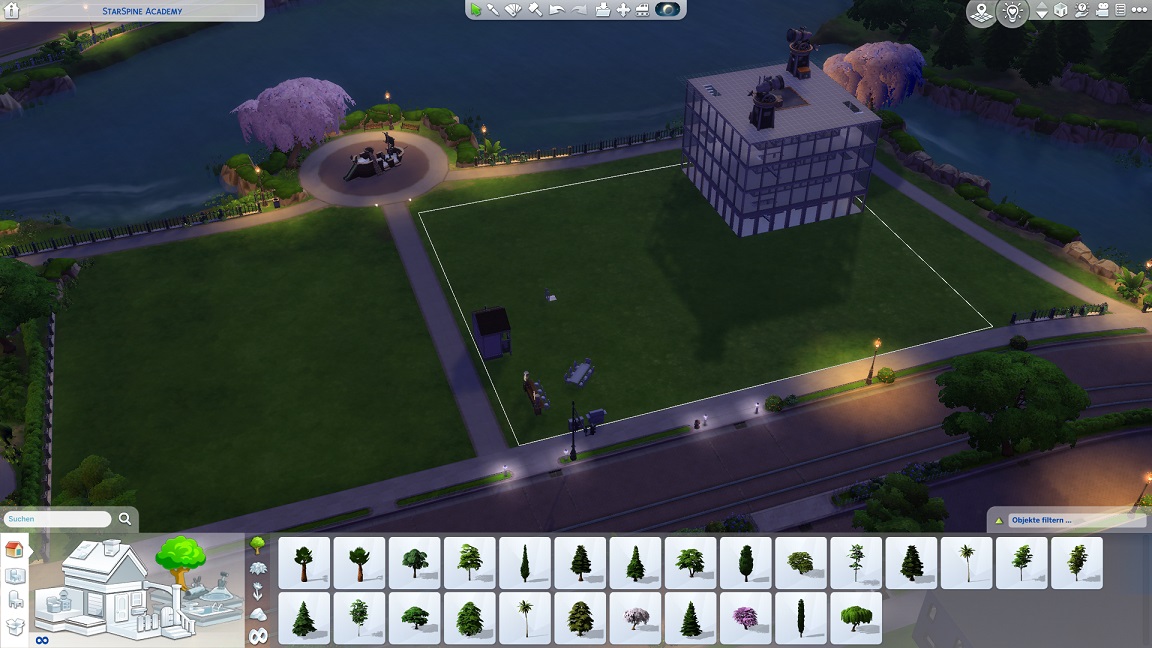Select the build mode house icon
This screenshot has height=648, width=1152.
tap(15, 549)
